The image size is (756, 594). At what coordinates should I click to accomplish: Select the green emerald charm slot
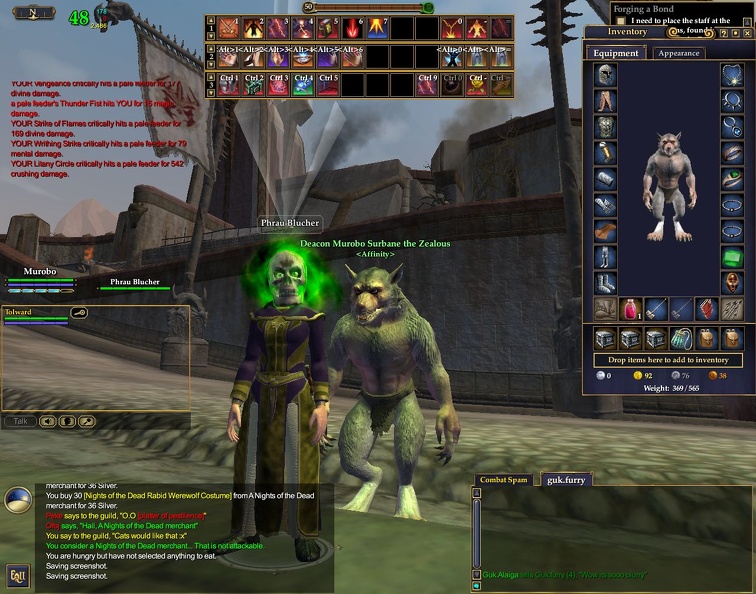(x=733, y=258)
